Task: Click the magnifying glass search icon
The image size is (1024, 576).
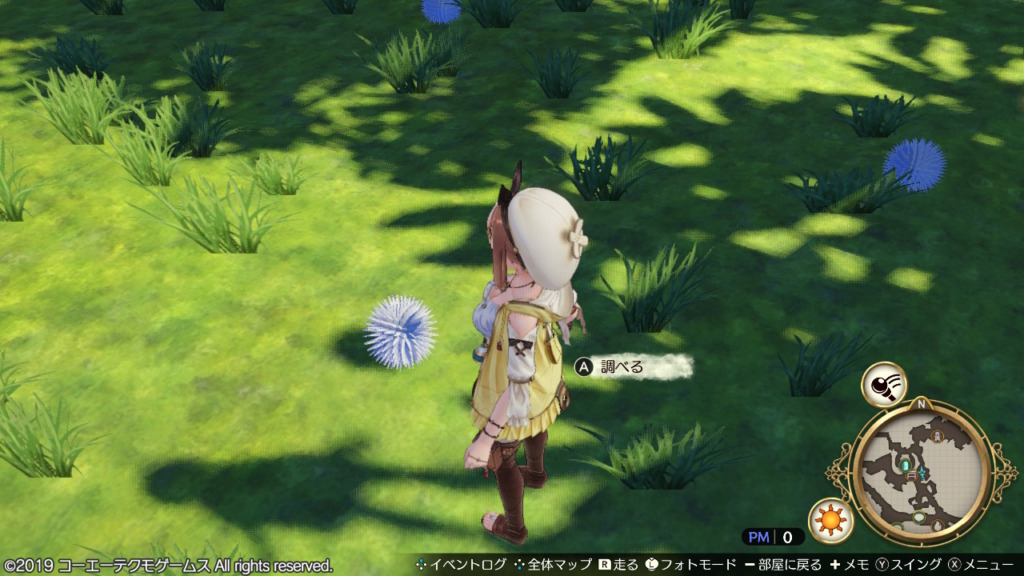Action: pos(884,384)
